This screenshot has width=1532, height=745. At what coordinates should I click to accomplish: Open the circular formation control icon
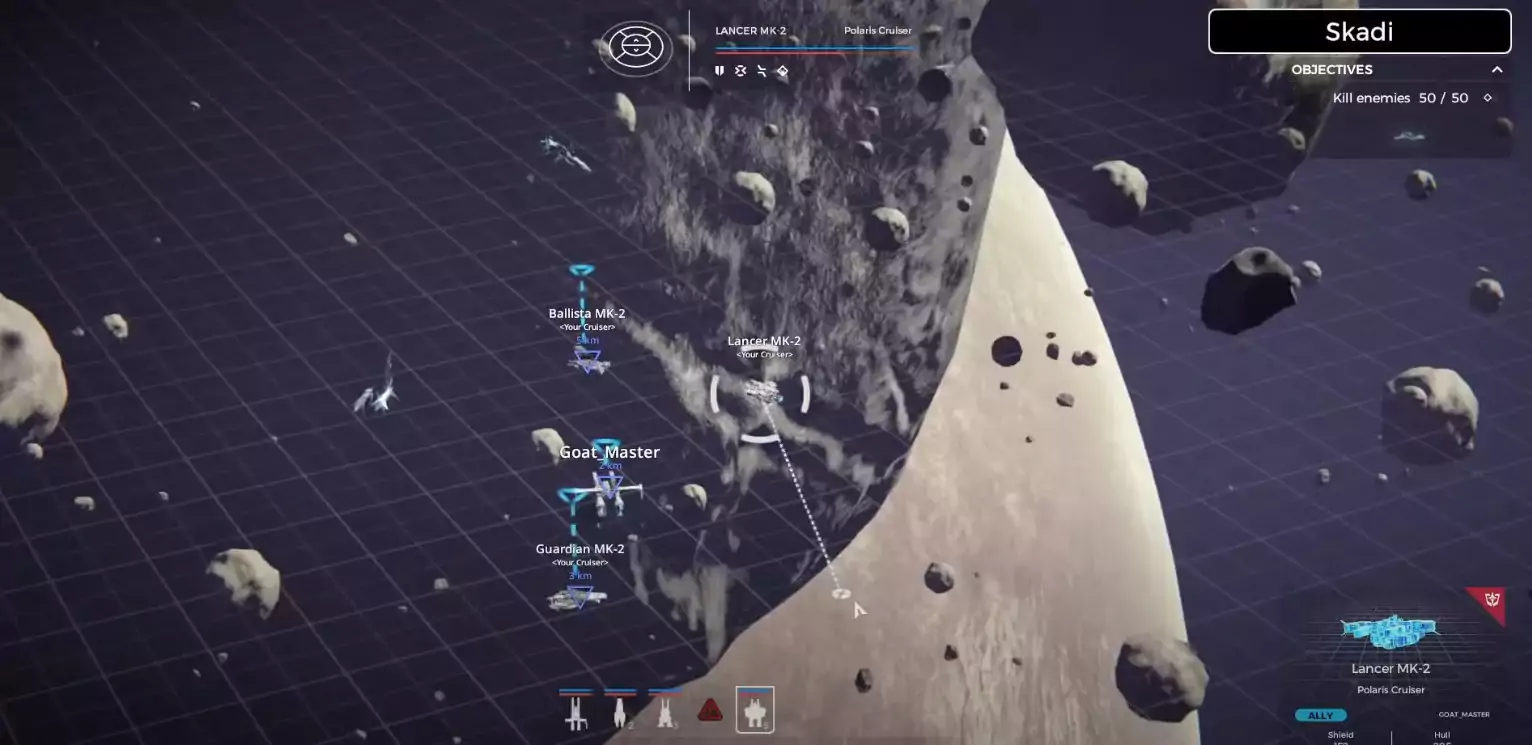(636, 47)
